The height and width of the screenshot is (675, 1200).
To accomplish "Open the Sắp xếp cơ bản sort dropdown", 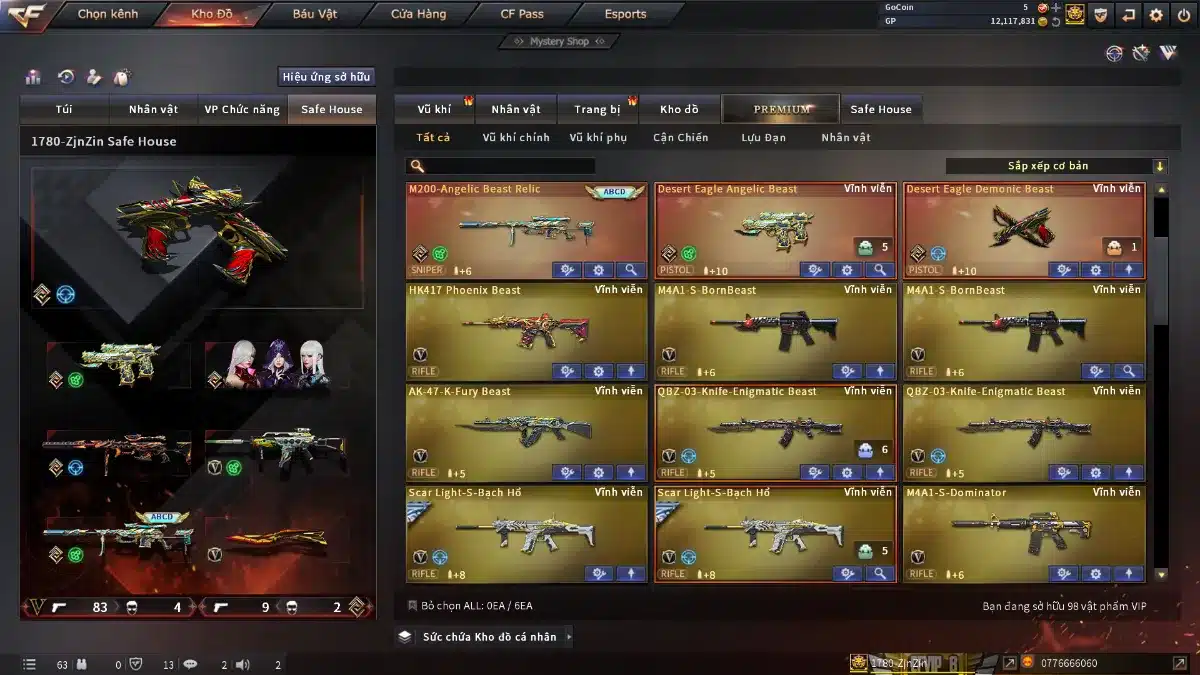I will click(1056, 166).
